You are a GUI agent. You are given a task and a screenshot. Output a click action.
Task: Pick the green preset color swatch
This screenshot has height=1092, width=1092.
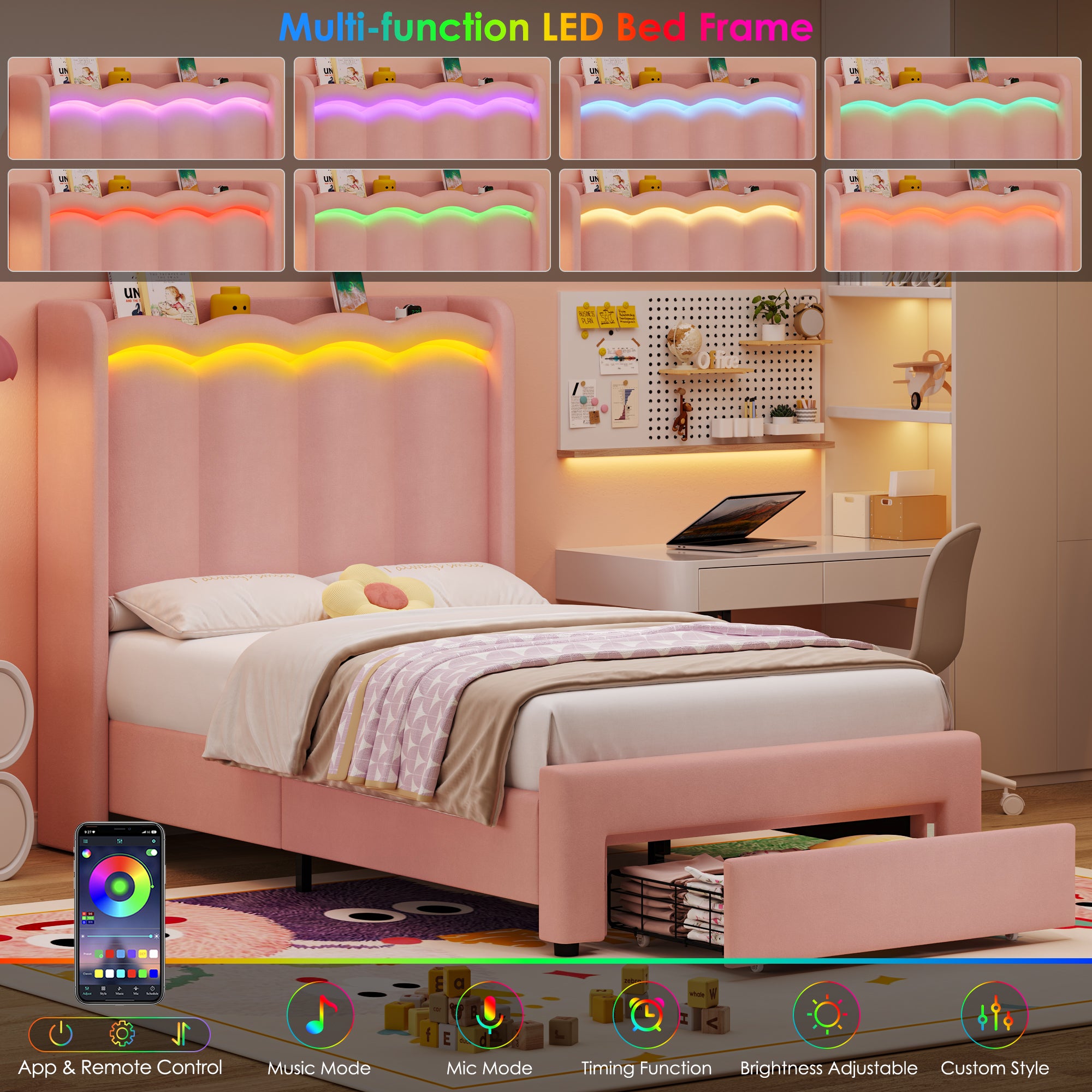click(98, 954)
